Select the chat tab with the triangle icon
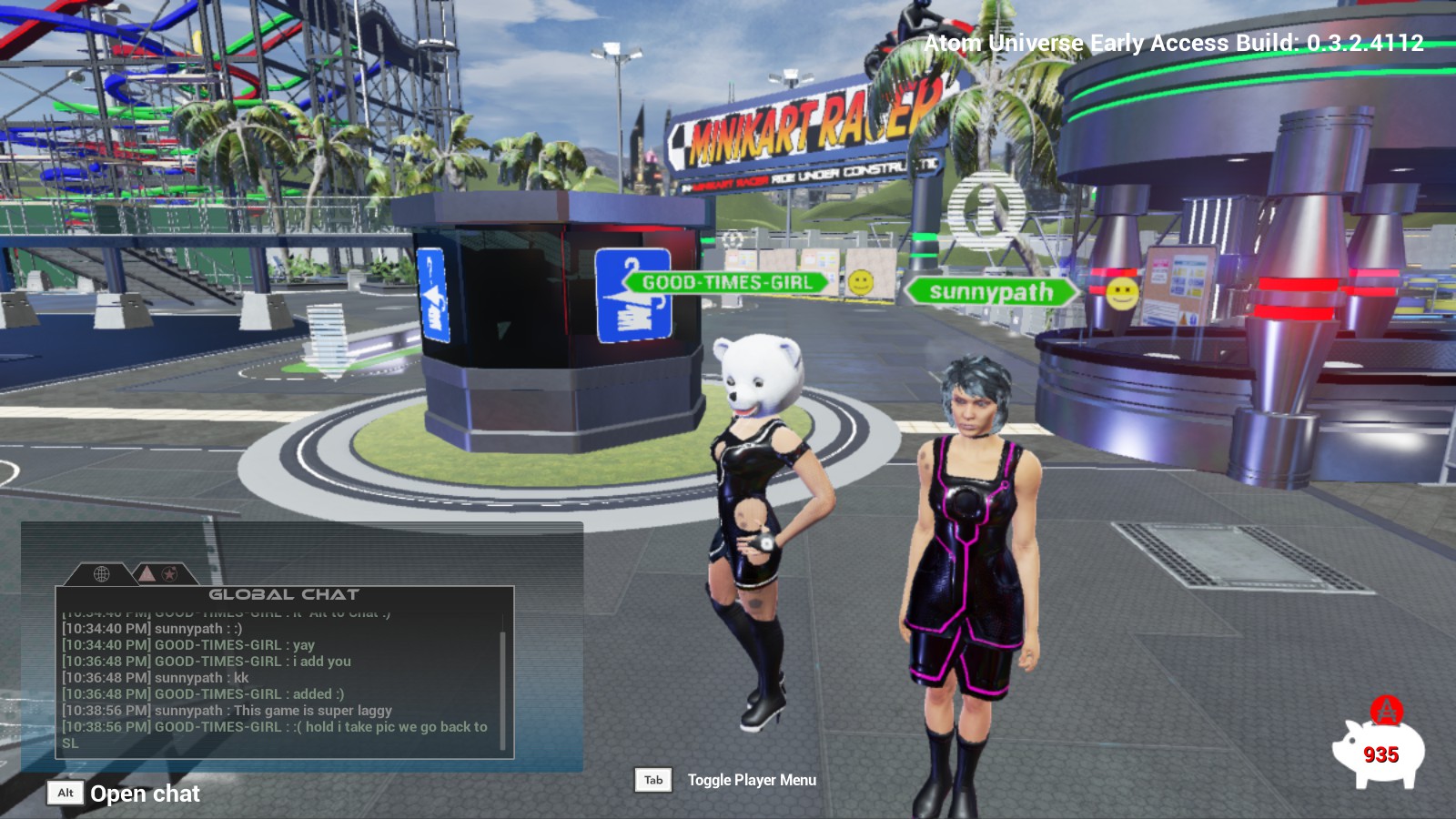 (146, 574)
